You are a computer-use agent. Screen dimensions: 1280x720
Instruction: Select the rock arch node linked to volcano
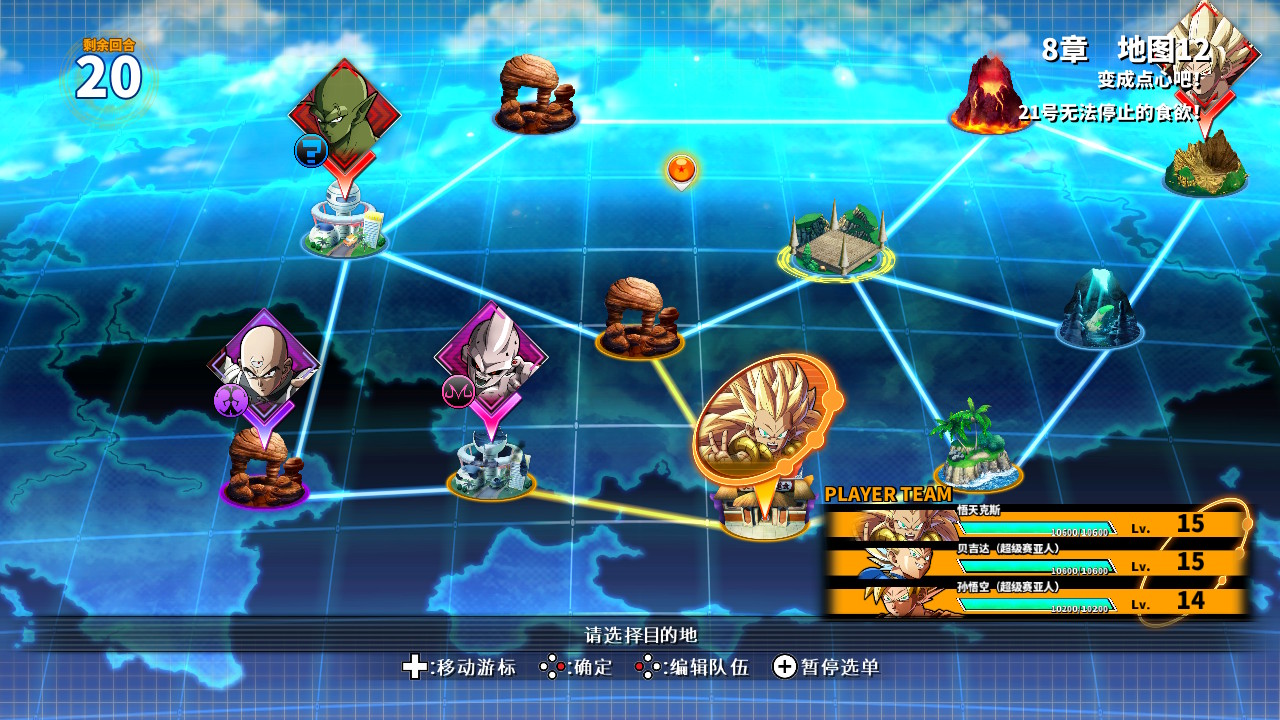coord(536,95)
